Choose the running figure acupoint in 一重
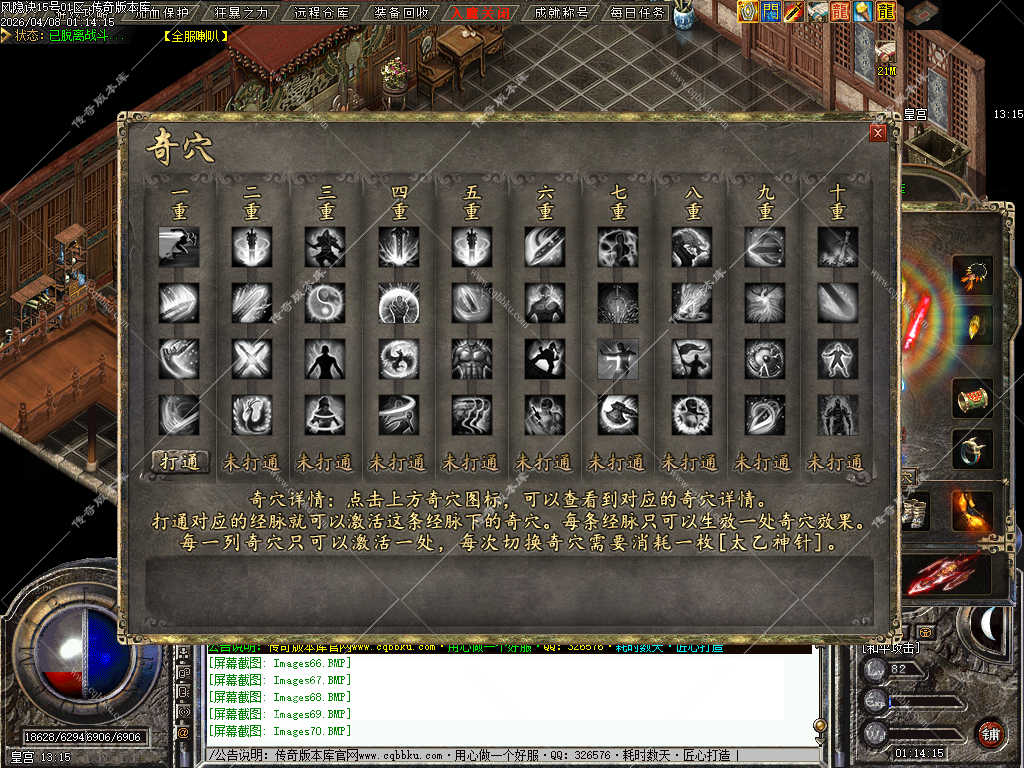This screenshot has width=1024, height=768. 179,247
